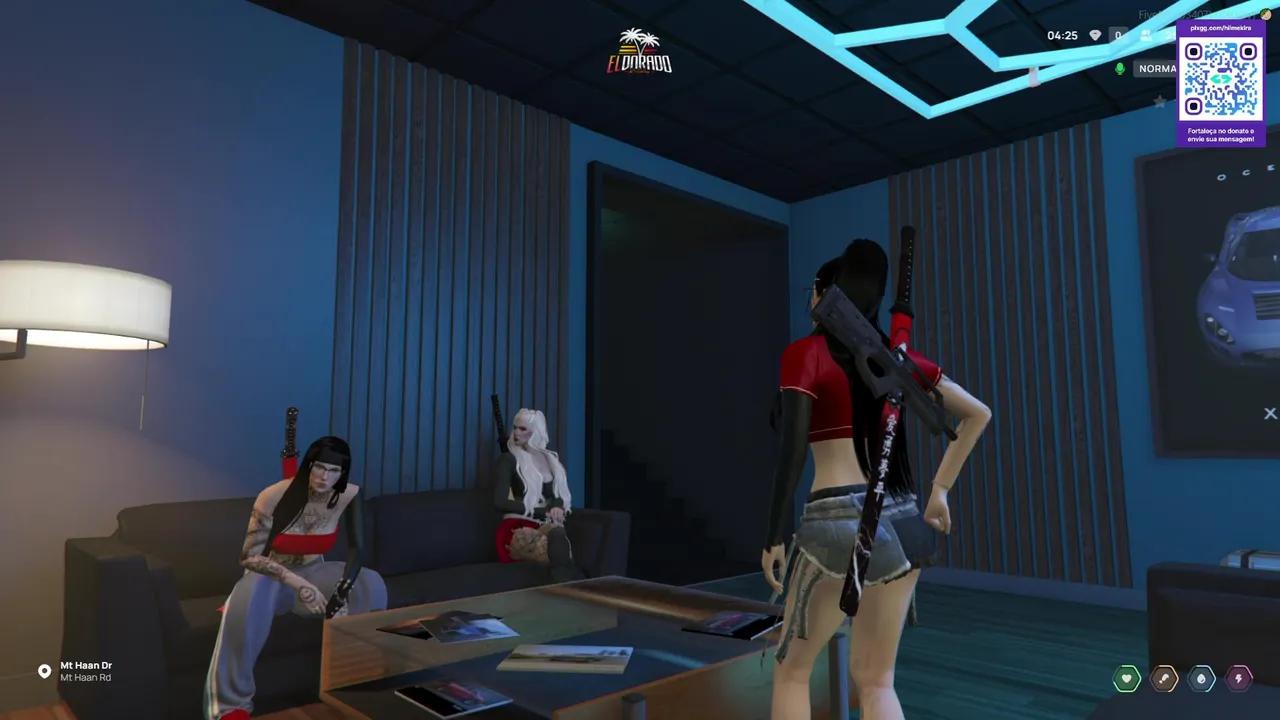Image resolution: width=1280 pixels, height=720 pixels.
Task: Select the location pin icon beside Mt Haan Dr
Action: 43,670
